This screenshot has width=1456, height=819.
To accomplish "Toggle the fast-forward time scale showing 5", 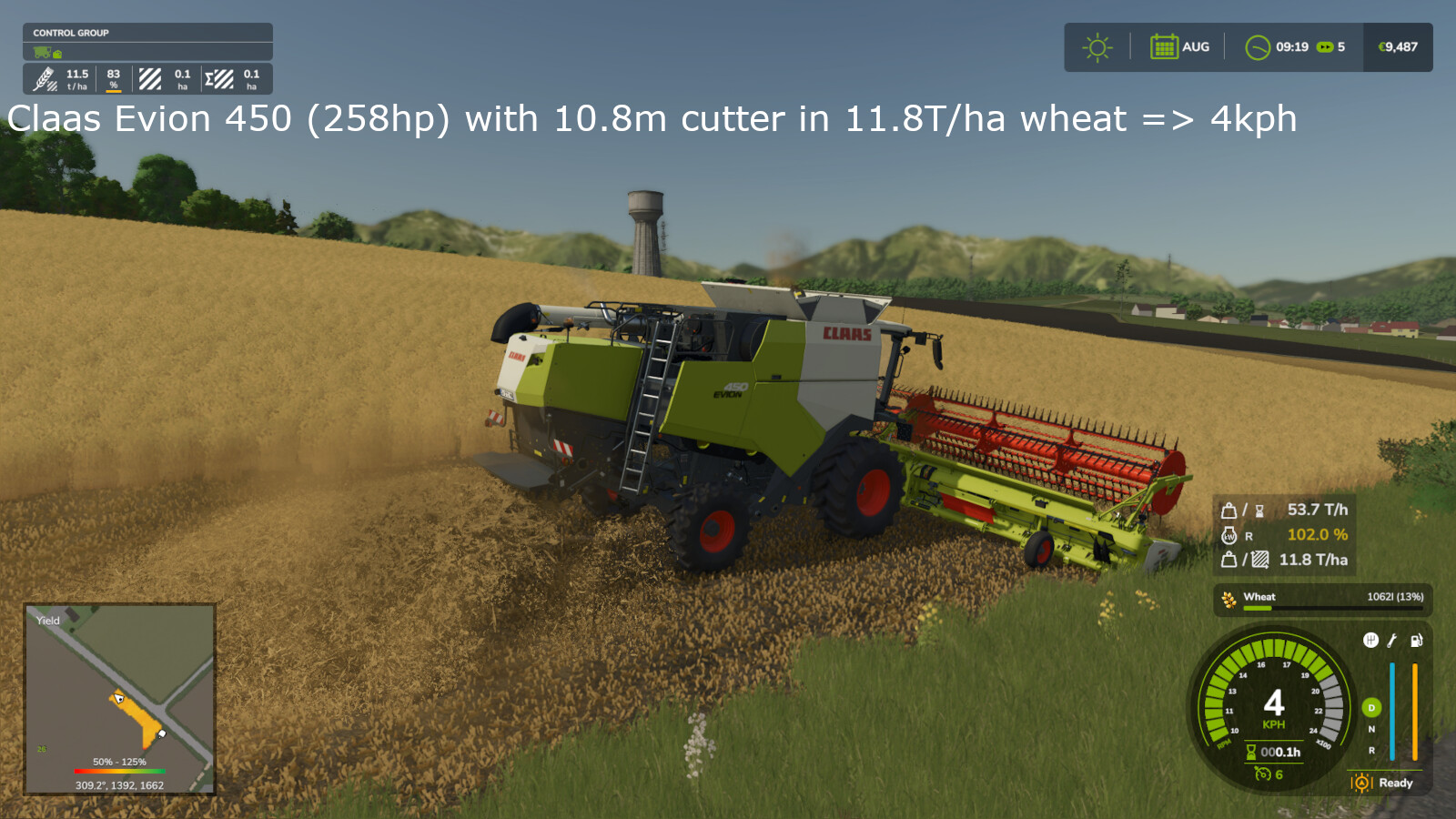I will coord(1328,47).
